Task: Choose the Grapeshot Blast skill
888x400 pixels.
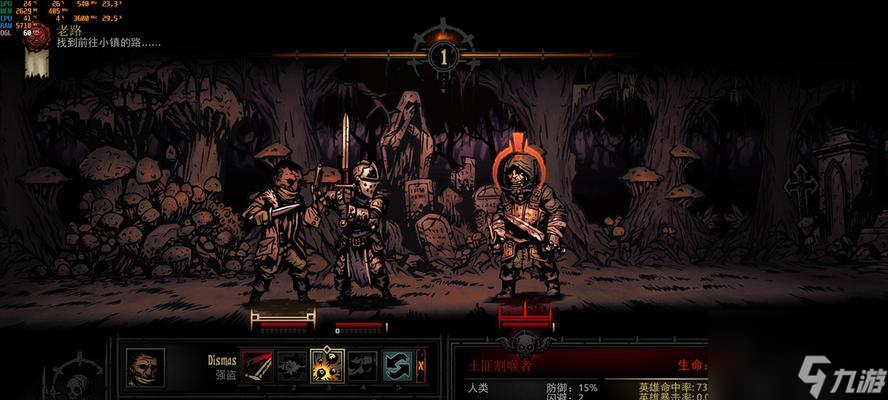Action: [x=327, y=366]
